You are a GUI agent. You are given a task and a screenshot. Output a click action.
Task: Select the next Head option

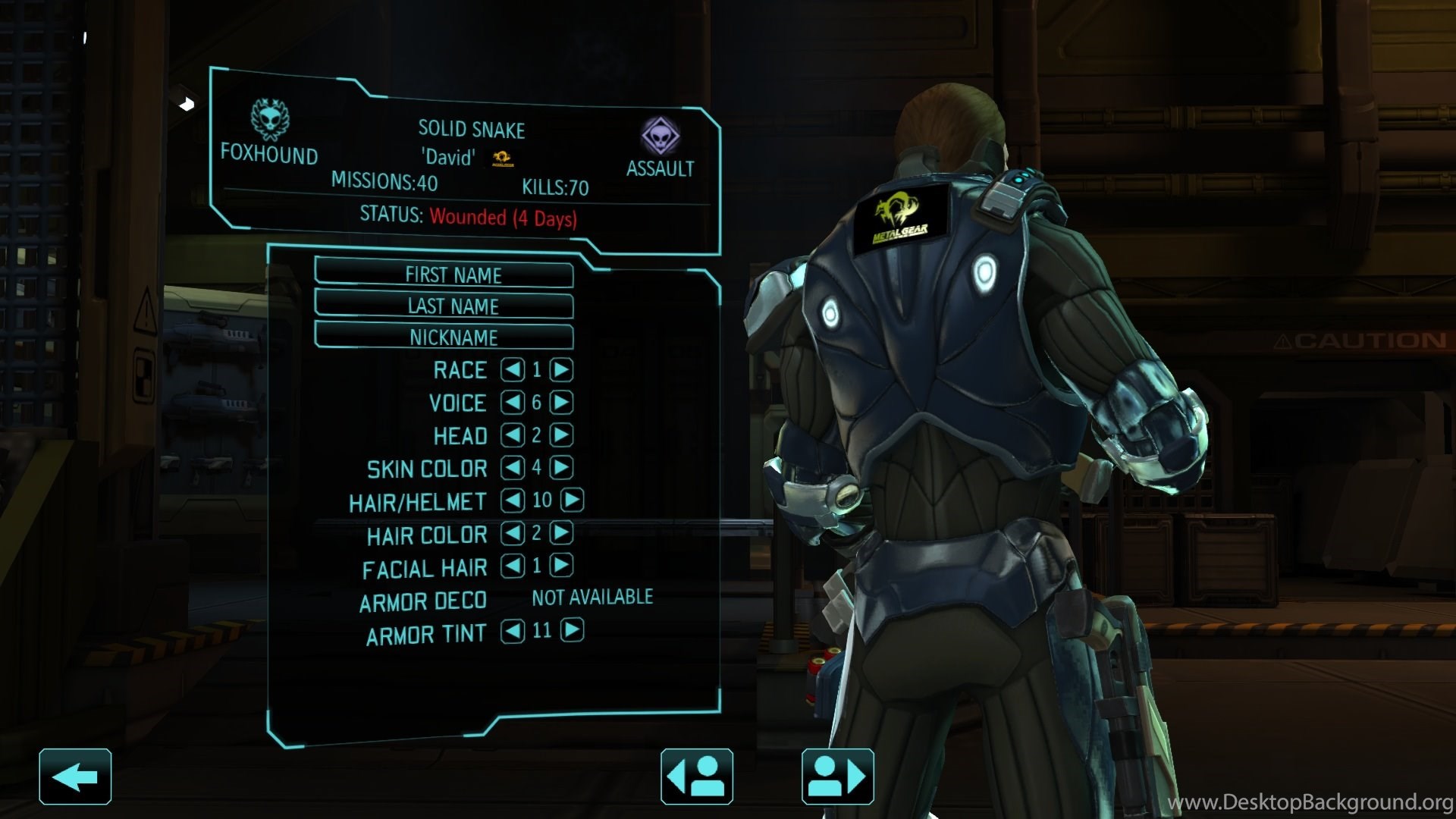pyautogui.click(x=561, y=435)
